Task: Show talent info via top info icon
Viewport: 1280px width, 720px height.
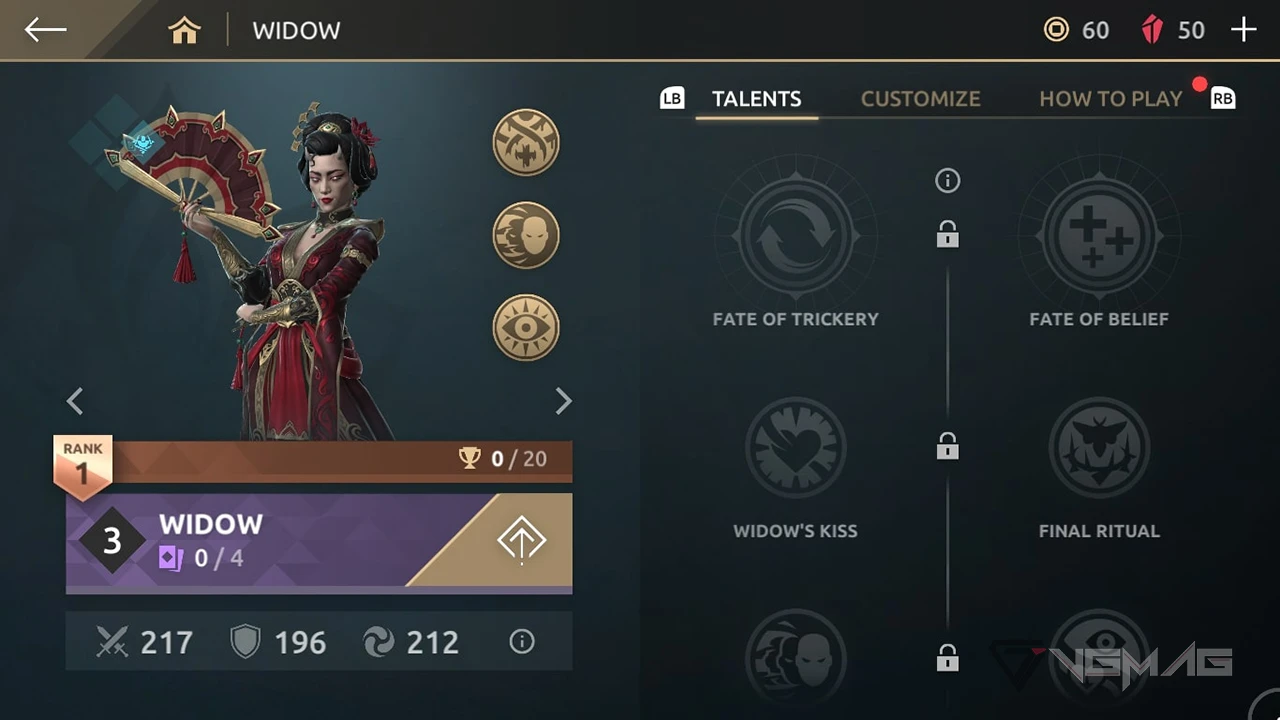Action: tap(947, 181)
